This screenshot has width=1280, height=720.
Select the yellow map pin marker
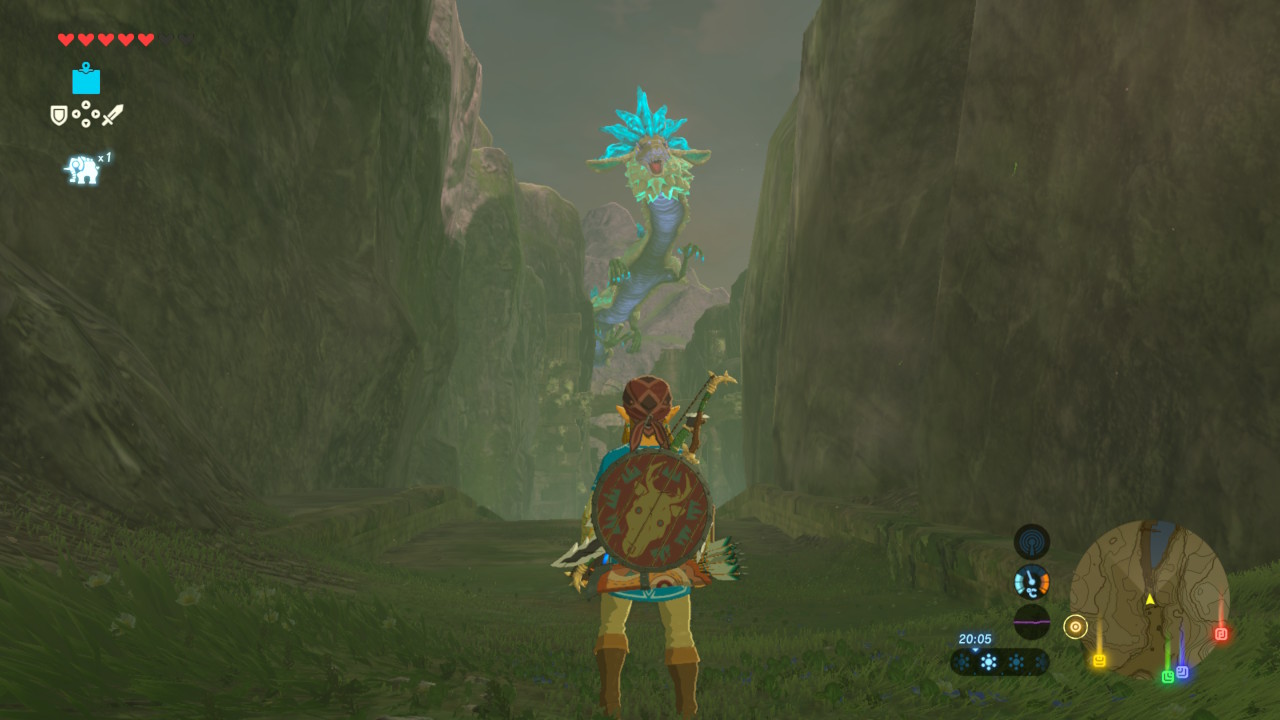tap(1099, 660)
